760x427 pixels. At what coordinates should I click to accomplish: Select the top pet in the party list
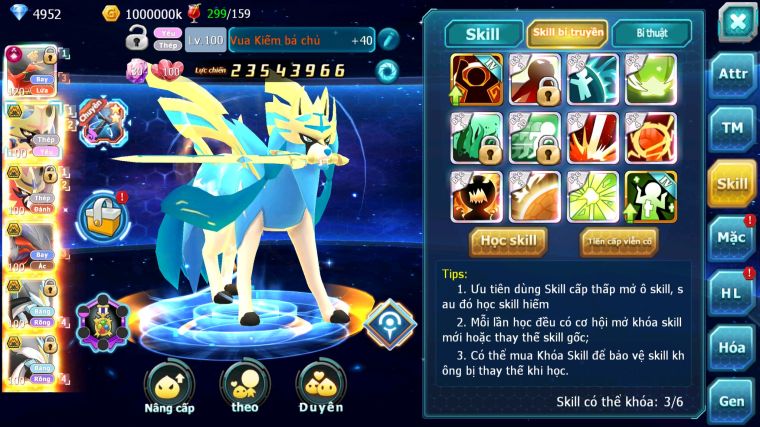pyautogui.click(x=27, y=70)
